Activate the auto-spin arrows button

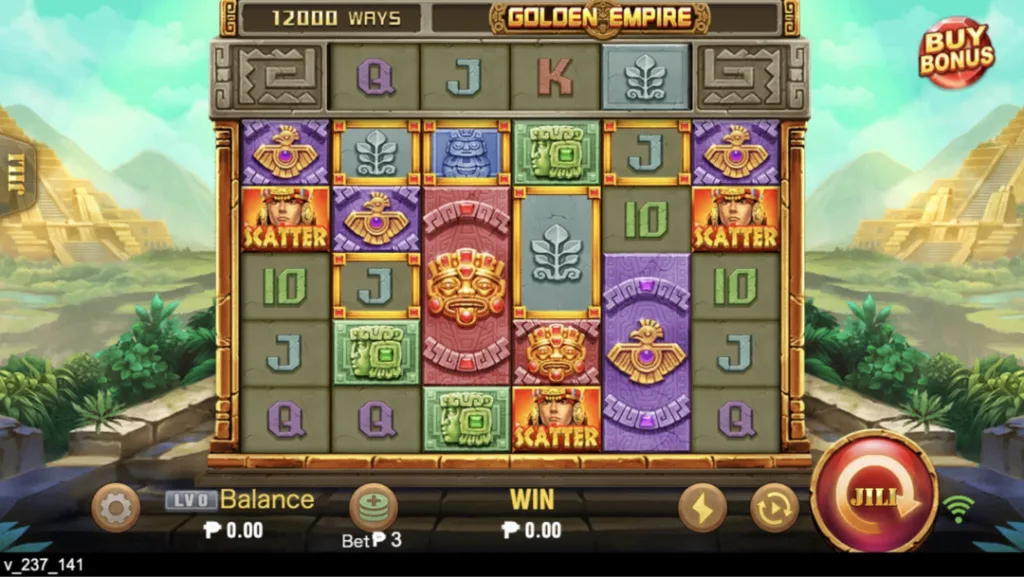774,508
